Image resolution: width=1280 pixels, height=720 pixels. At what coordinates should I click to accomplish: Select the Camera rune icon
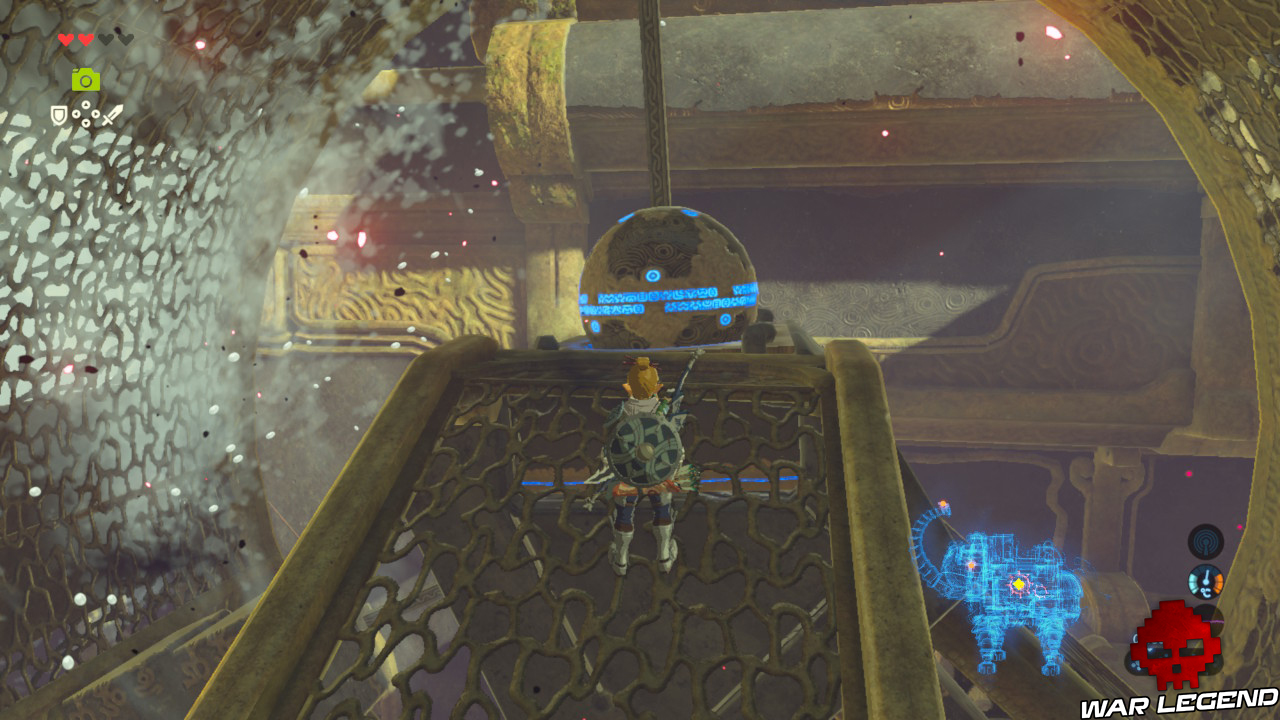[85, 79]
